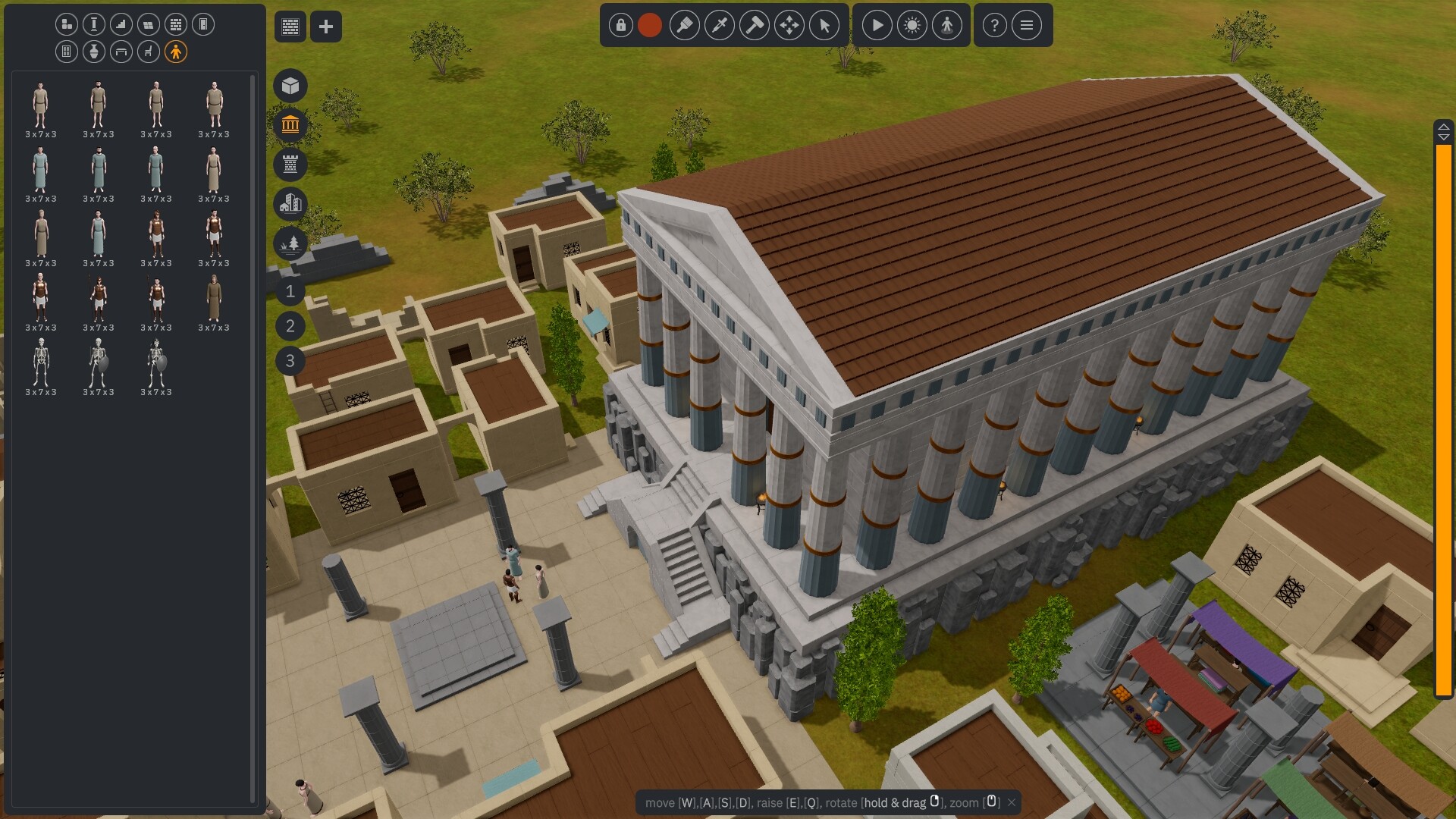The height and width of the screenshot is (819, 1456).
Task: Open the temple buildings panel
Action: pyautogui.click(x=290, y=124)
